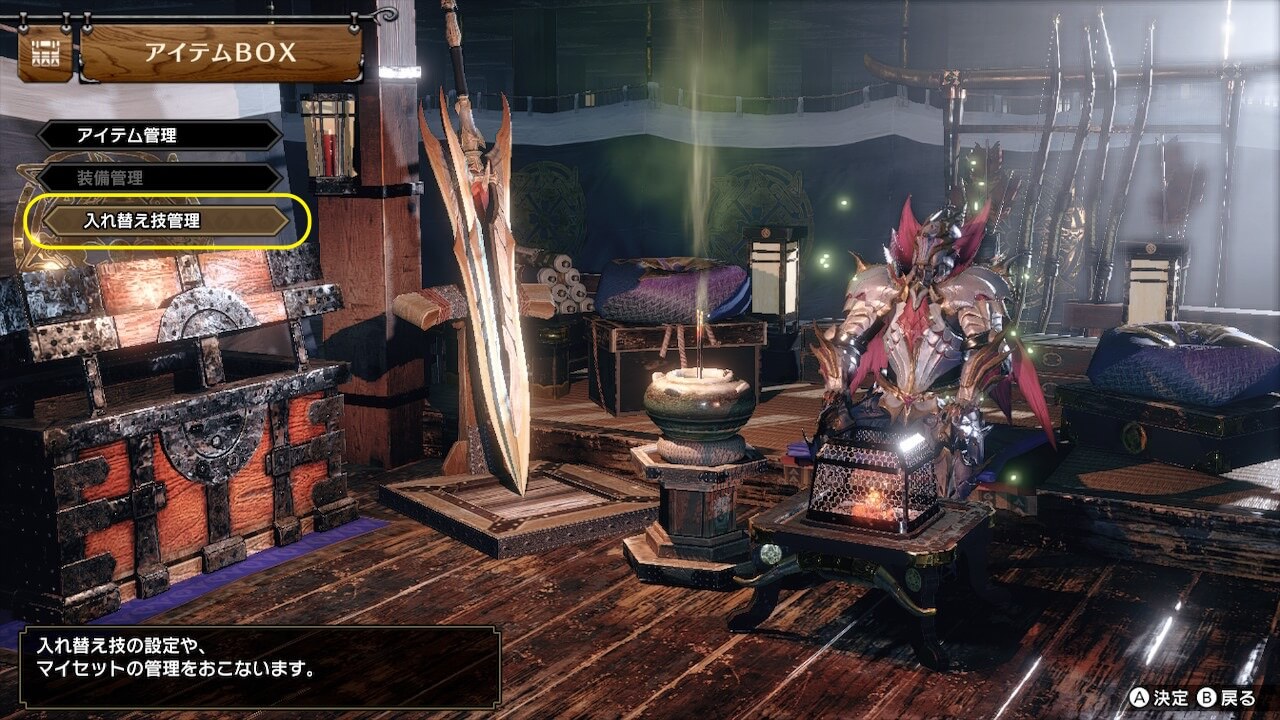Select 装備管理 menu option
The height and width of the screenshot is (720, 1280).
(160, 178)
